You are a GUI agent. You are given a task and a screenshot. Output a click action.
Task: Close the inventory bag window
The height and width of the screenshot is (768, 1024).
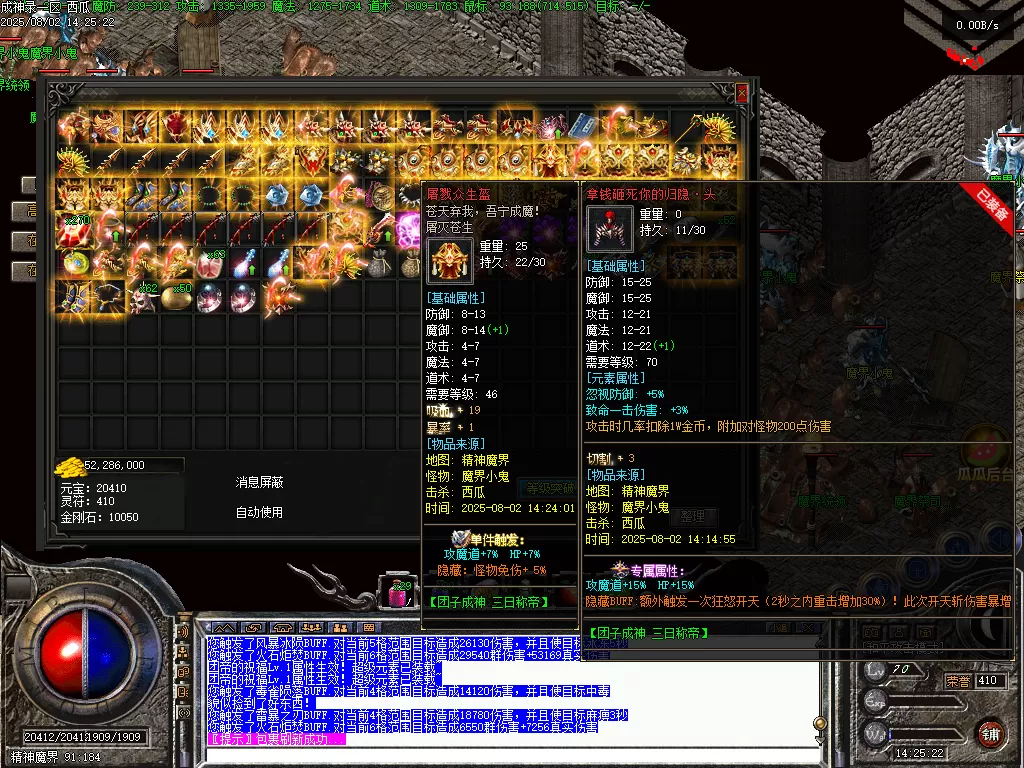tap(741, 93)
